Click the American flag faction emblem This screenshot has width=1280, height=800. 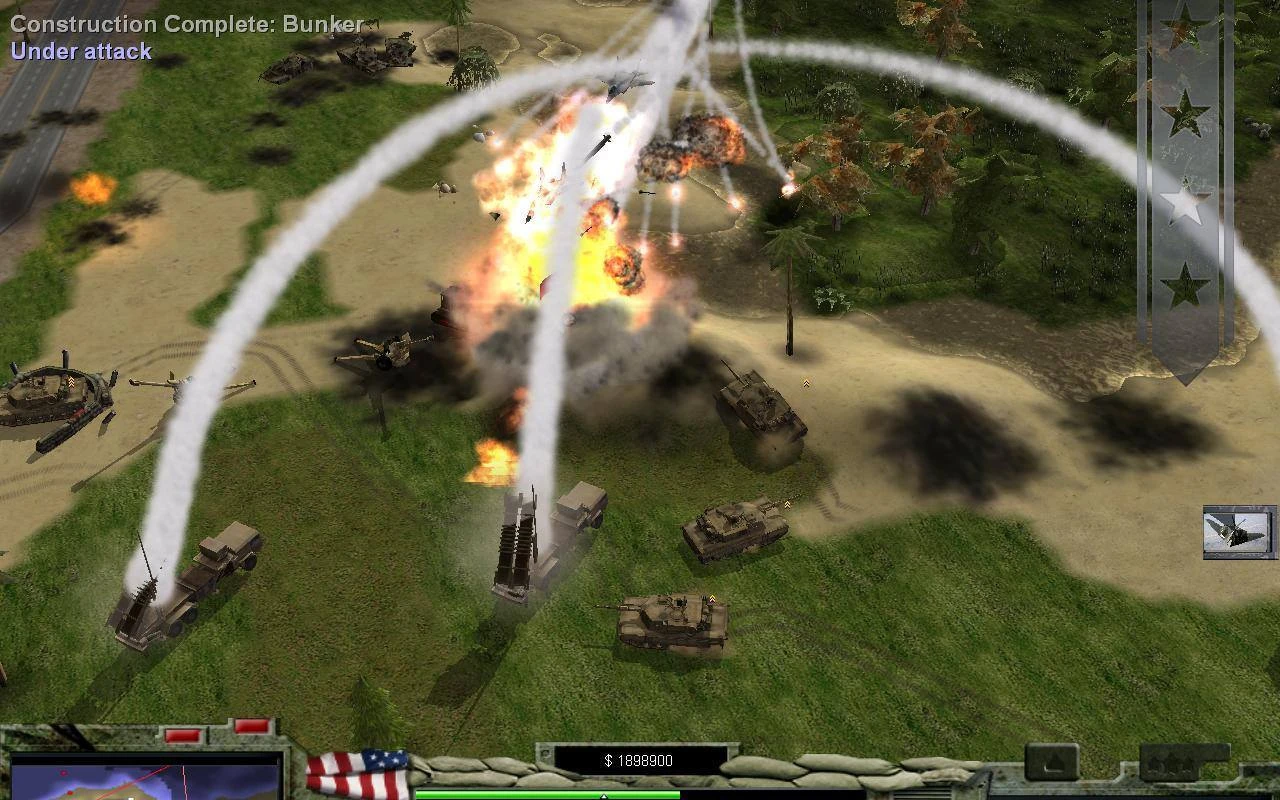(x=357, y=773)
